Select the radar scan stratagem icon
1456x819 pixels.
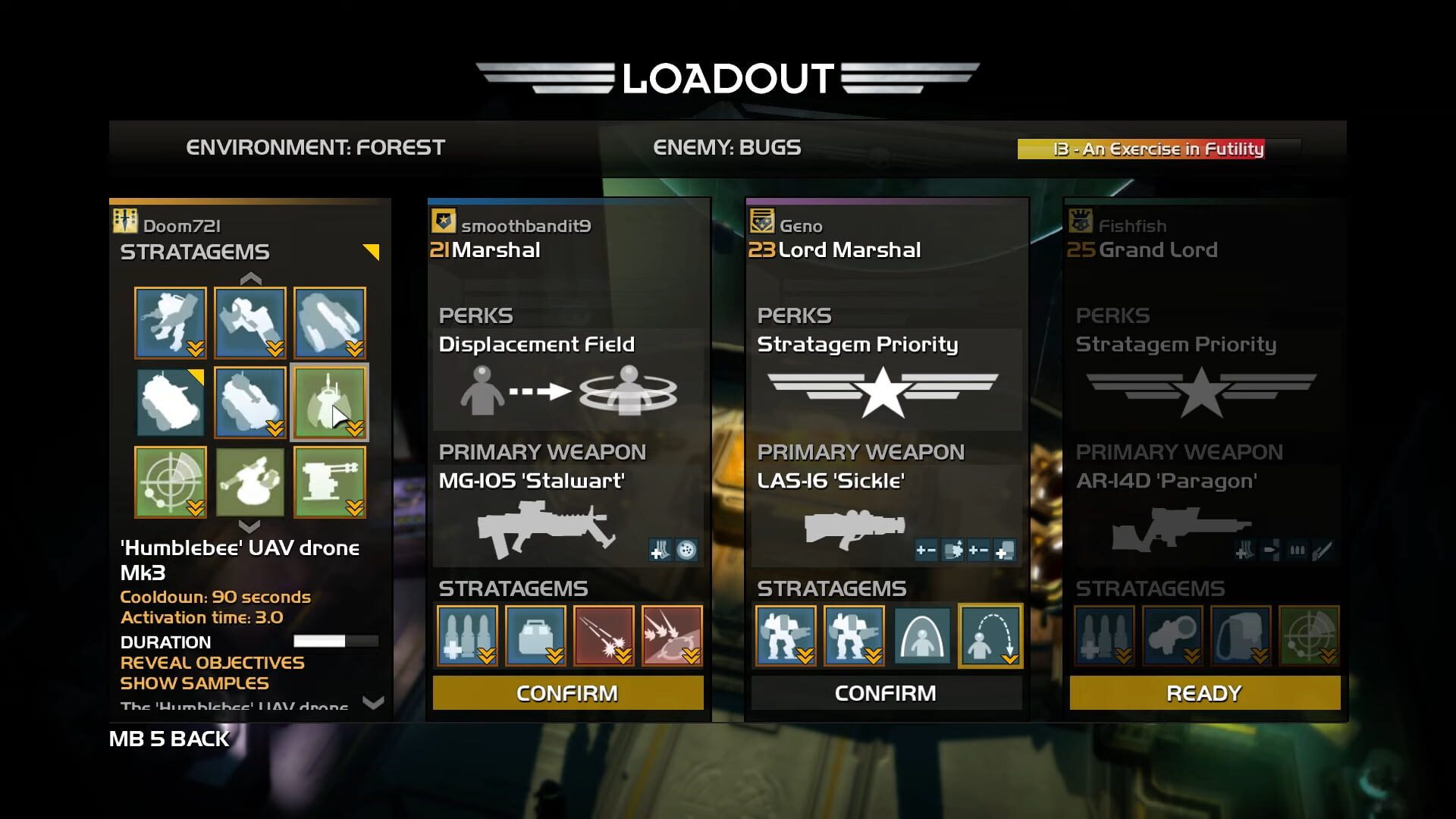click(170, 482)
